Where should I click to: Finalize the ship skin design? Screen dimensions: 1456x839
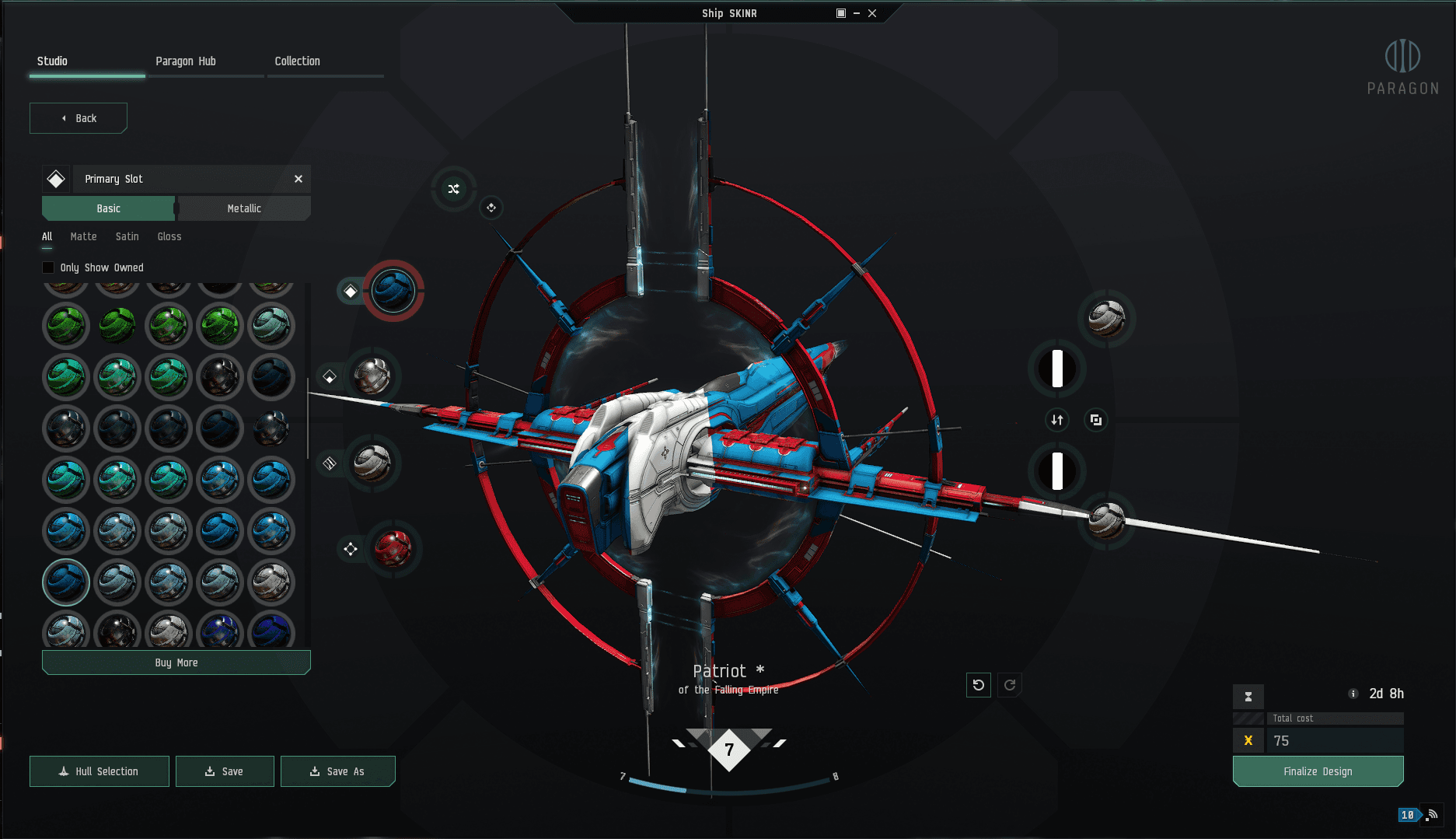pyautogui.click(x=1318, y=771)
